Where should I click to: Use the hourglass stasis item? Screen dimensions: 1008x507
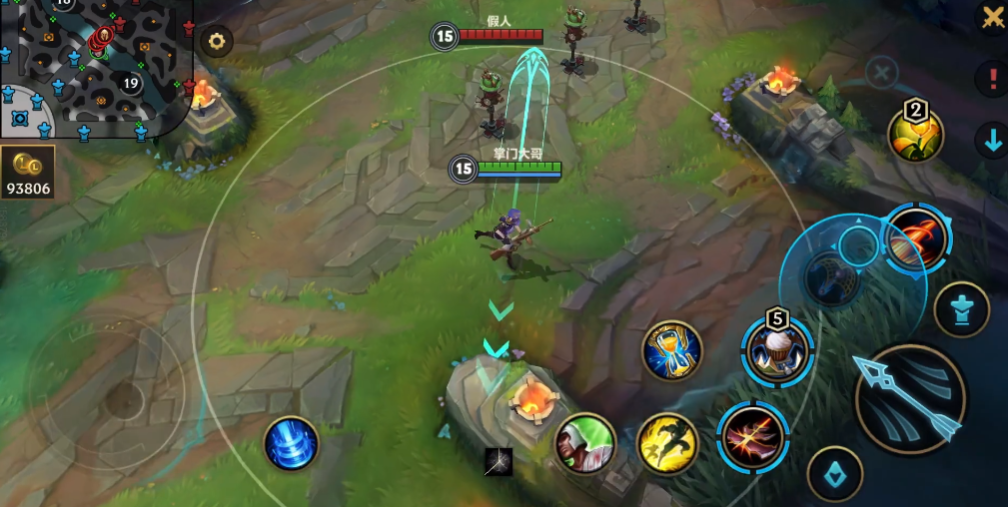tap(672, 350)
